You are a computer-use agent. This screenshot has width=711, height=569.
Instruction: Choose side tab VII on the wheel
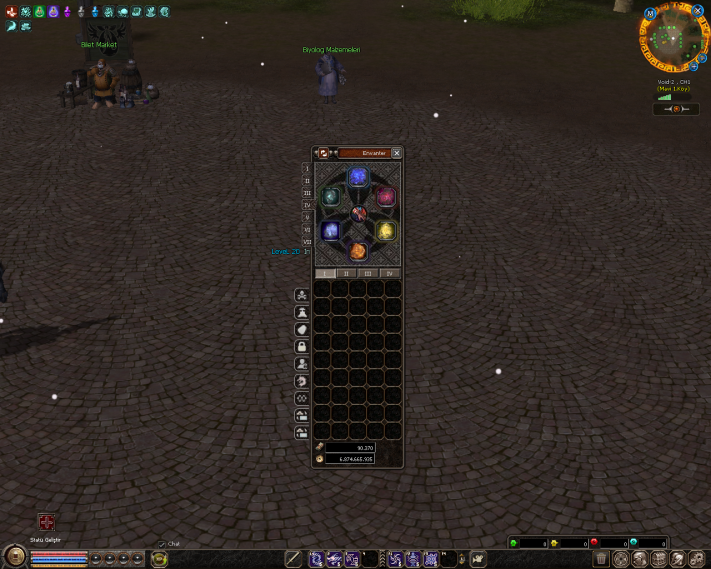tap(308, 241)
